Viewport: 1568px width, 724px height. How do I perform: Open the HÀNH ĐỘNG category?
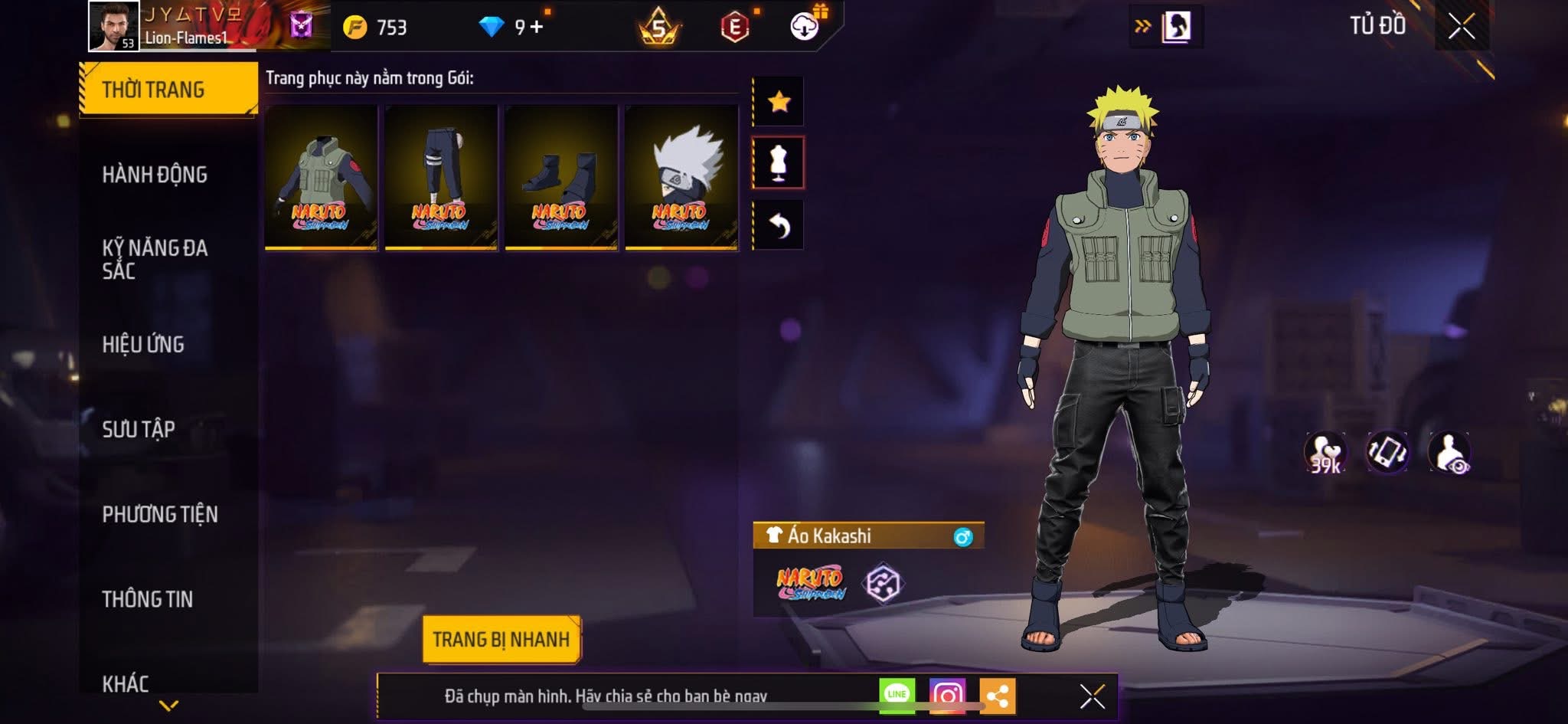pyautogui.click(x=155, y=175)
